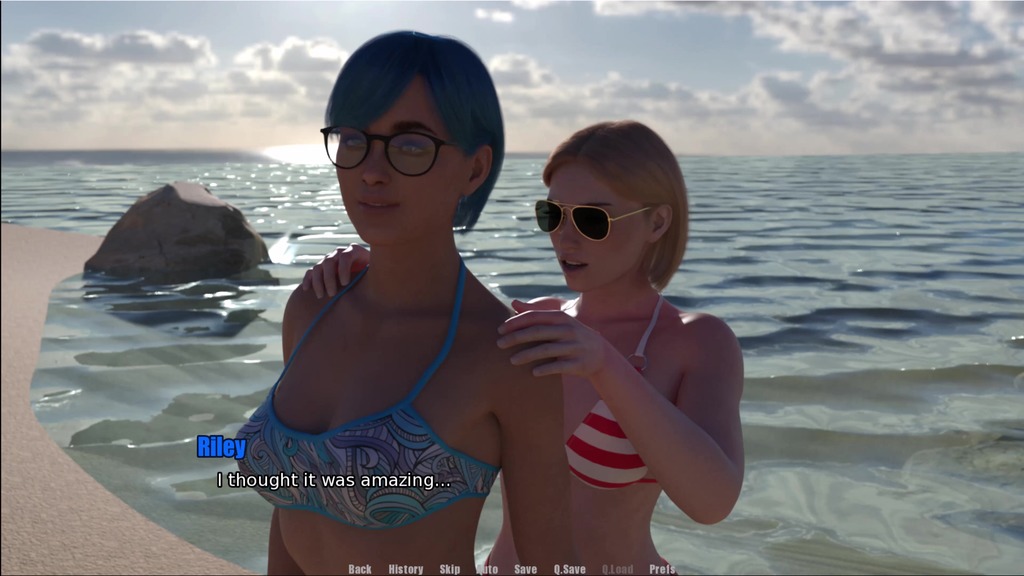The width and height of the screenshot is (1024, 576).
Task: Activate Skip mode
Action: point(450,569)
